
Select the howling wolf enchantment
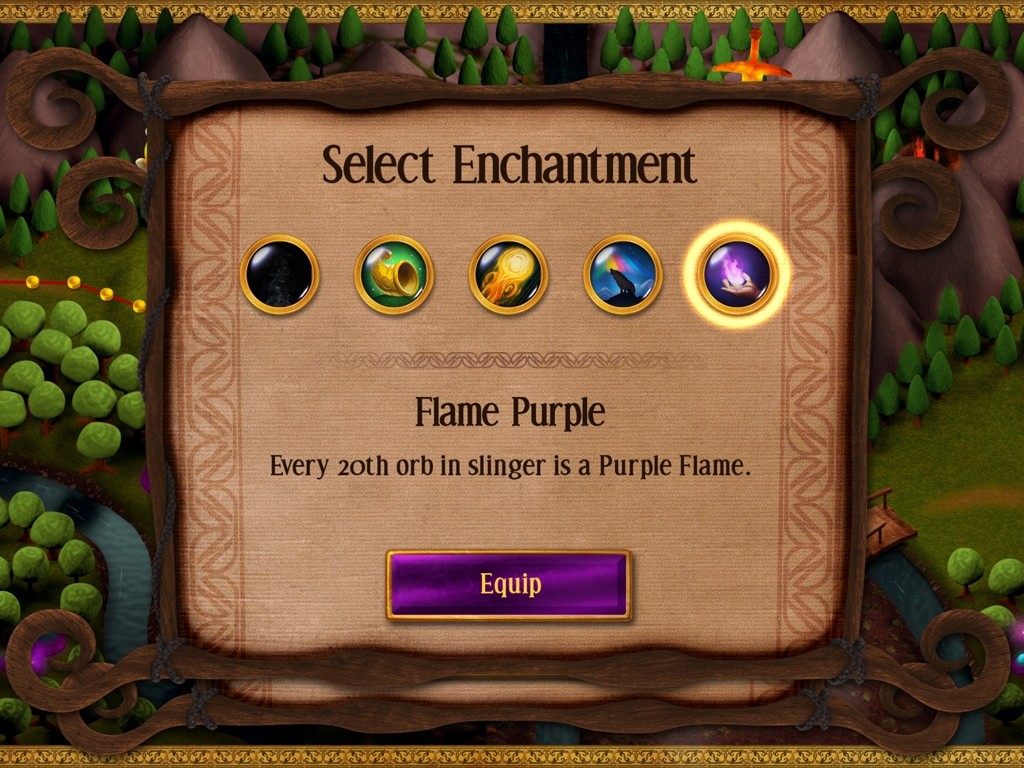point(622,274)
